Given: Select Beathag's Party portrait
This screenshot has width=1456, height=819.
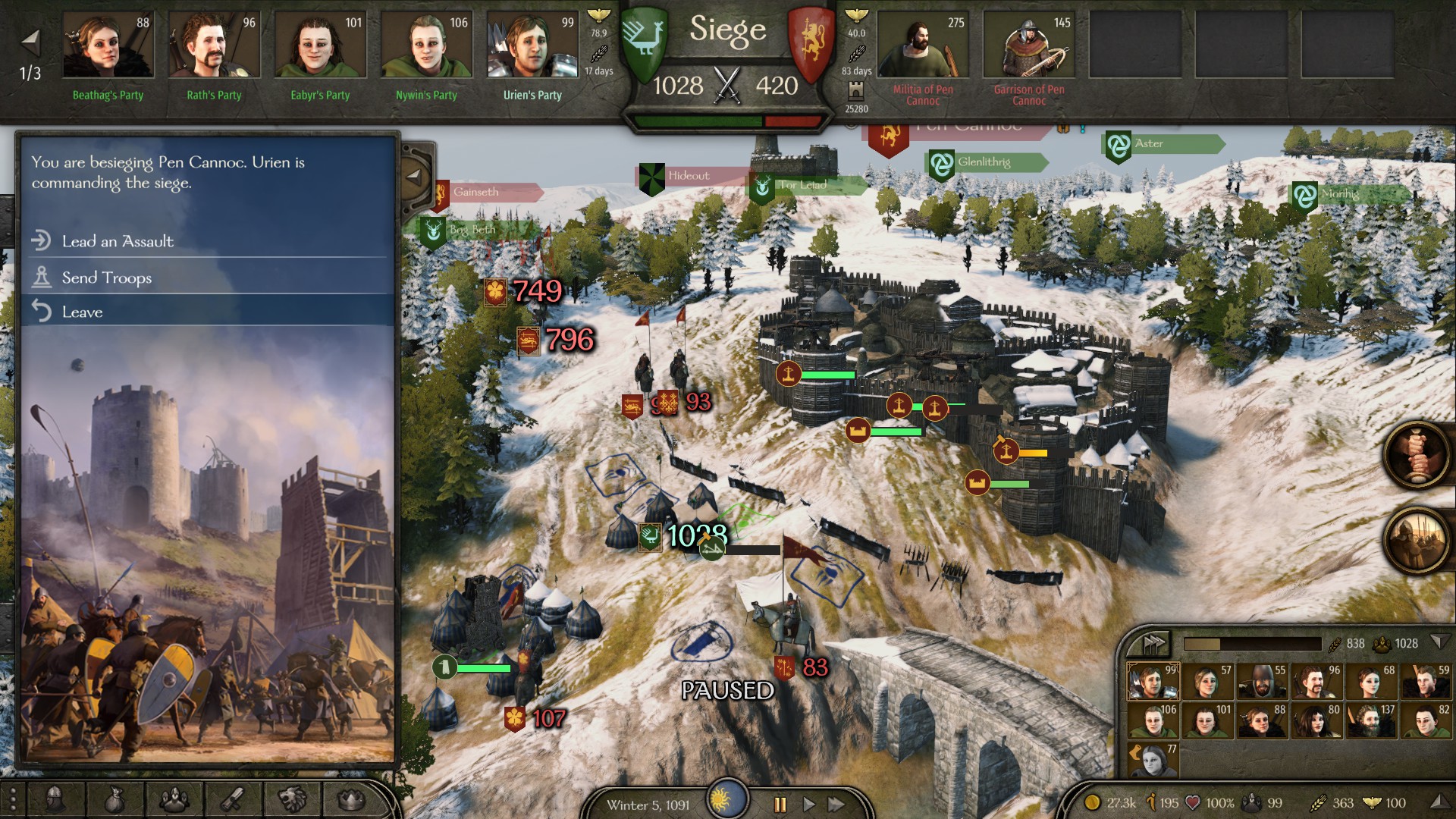Looking at the screenshot, I should tap(108, 45).
